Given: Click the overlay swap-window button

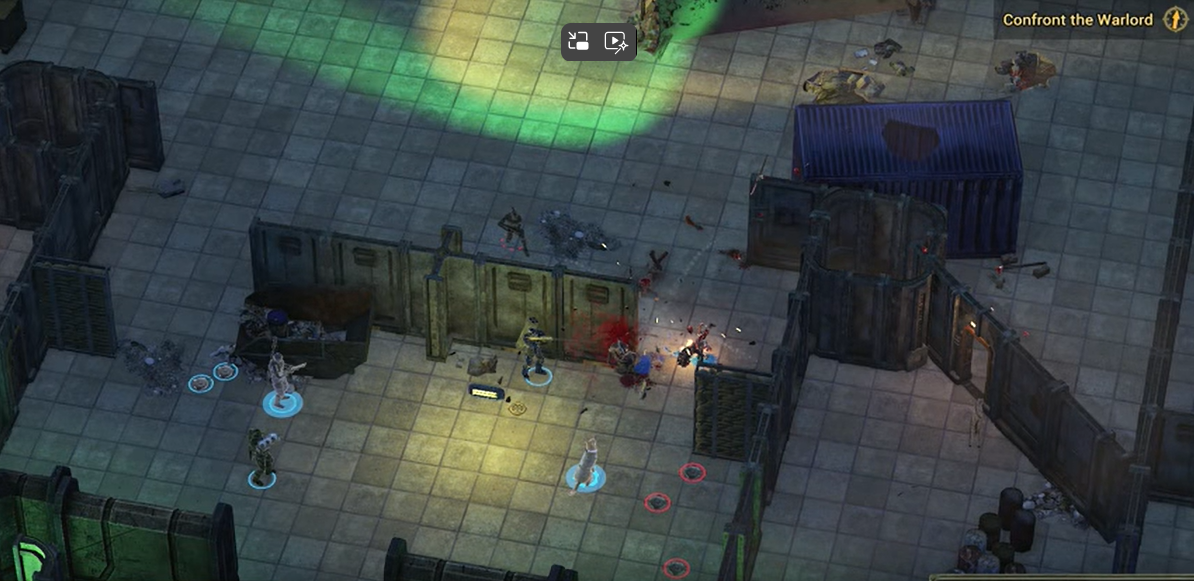Looking at the screenshot, I should click(x=578, y=41).
